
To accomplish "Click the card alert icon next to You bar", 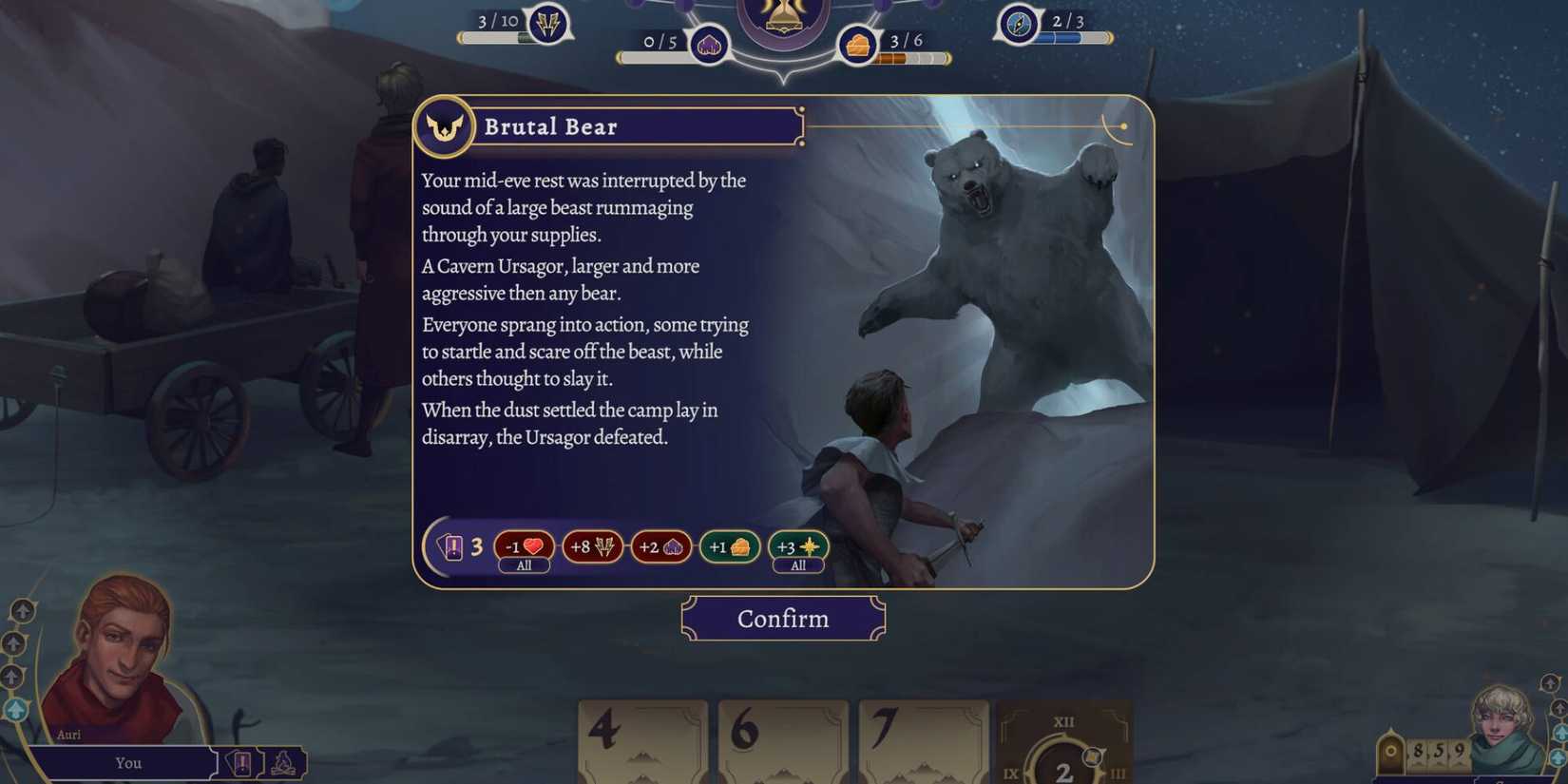I will click(241, 761).
